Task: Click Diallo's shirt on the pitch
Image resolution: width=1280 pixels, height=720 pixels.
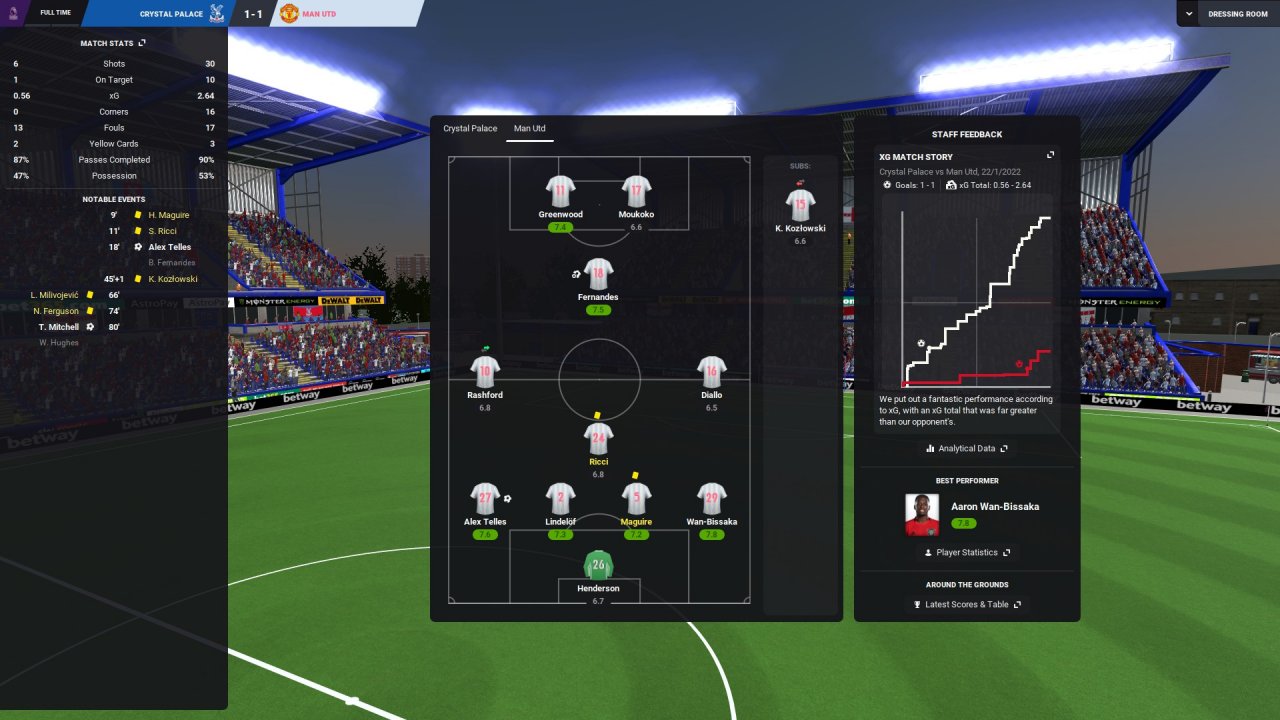Action: [711, 372]
